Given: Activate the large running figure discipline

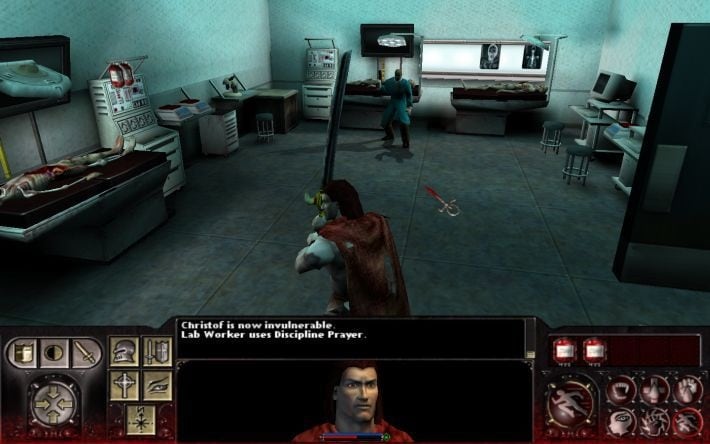Looking at the screenshot, I should (570, 400).
